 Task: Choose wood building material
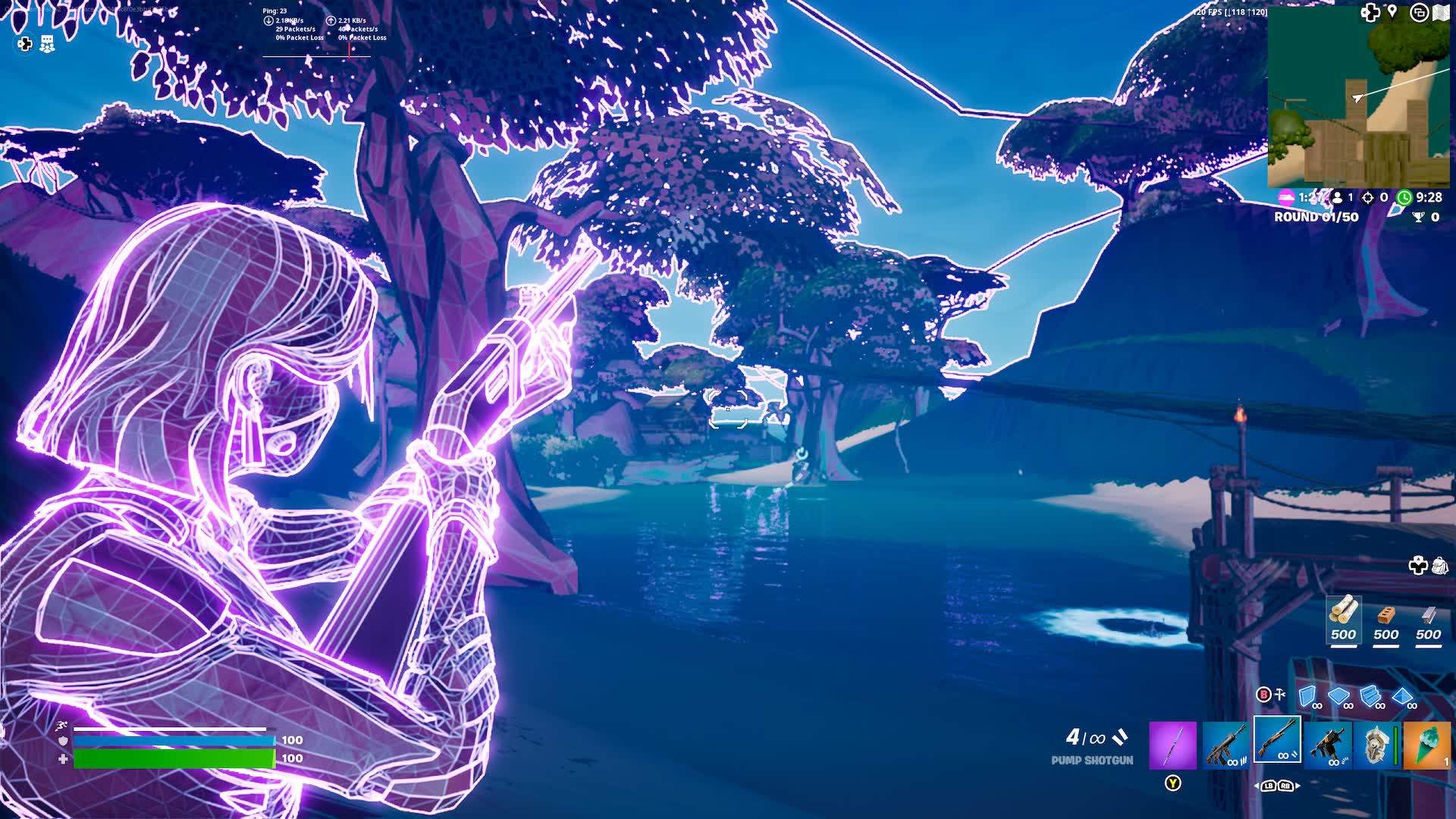pyautogui.click(x=1343, y=618)
